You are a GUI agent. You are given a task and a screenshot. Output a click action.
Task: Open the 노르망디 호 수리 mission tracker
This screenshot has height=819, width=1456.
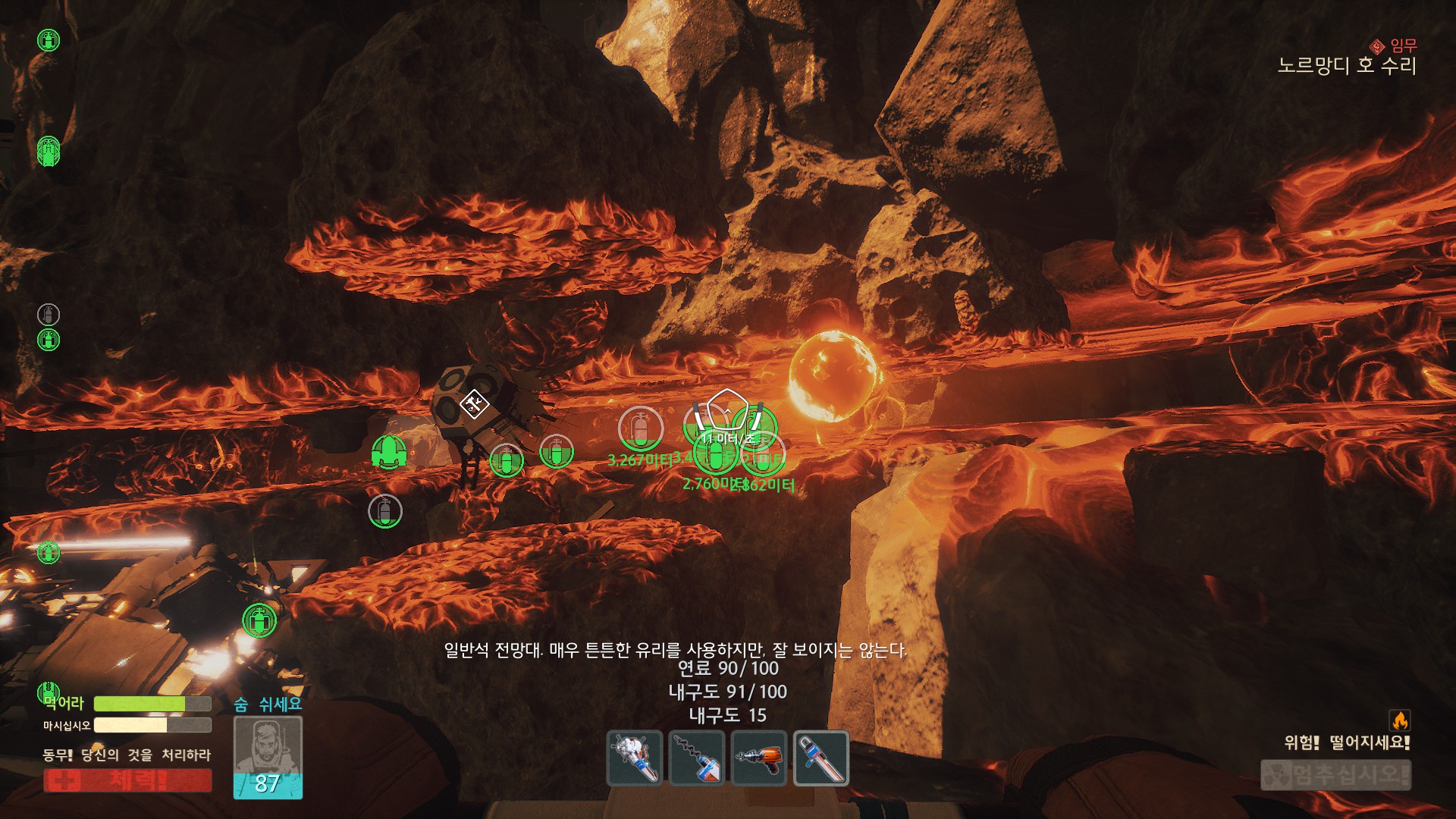pyautogui.click(x=1347, y=66)
